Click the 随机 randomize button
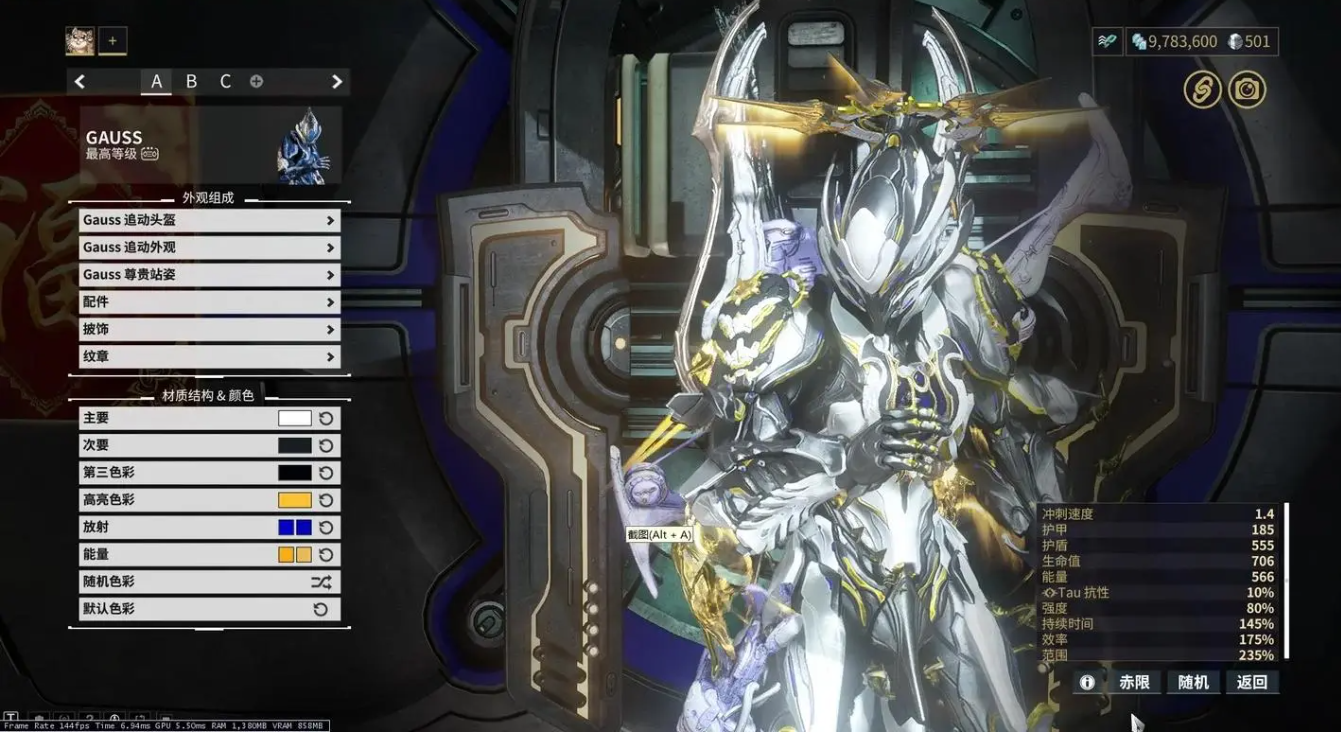Image resolution: width=1341 pixels, height=732 pixels. (1193, 682)
